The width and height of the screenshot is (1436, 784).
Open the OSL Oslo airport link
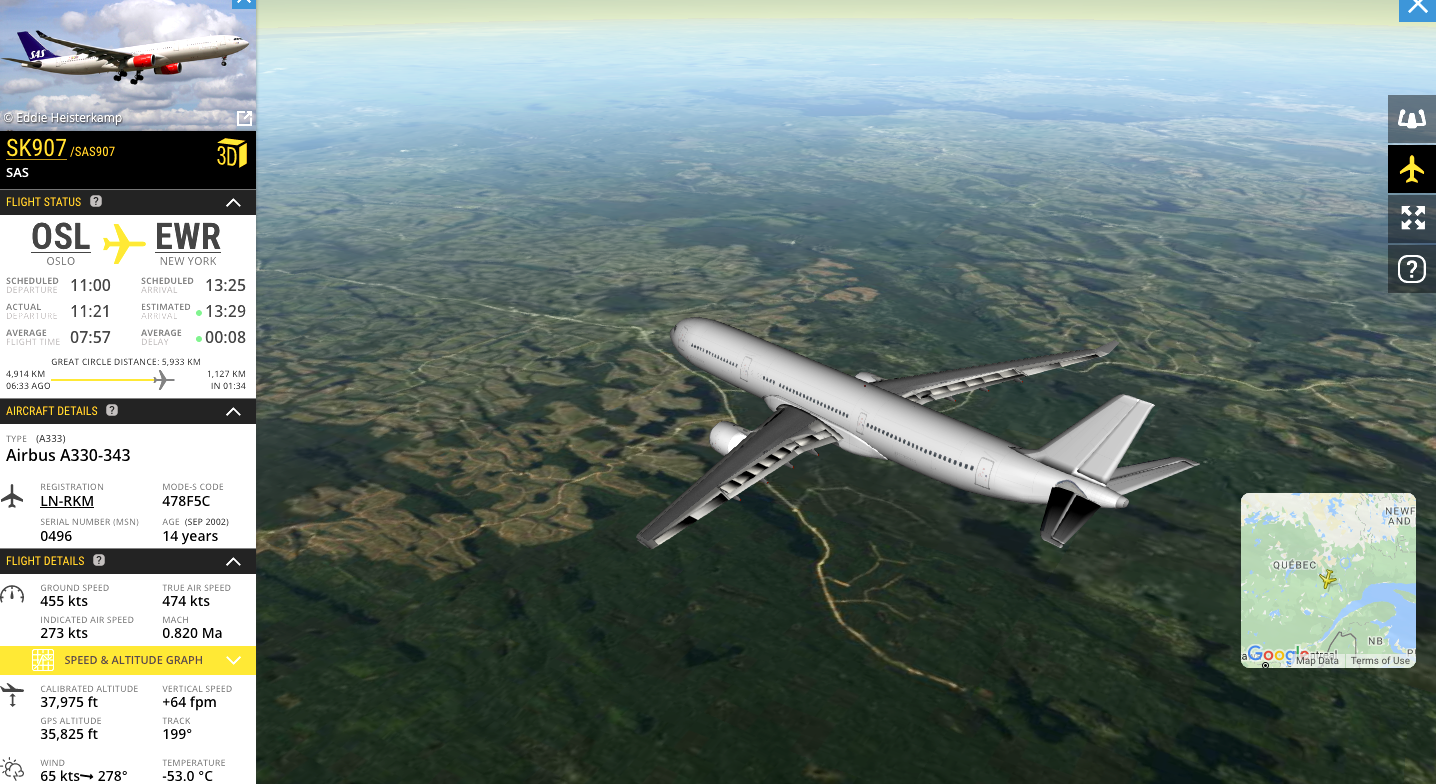61,238
